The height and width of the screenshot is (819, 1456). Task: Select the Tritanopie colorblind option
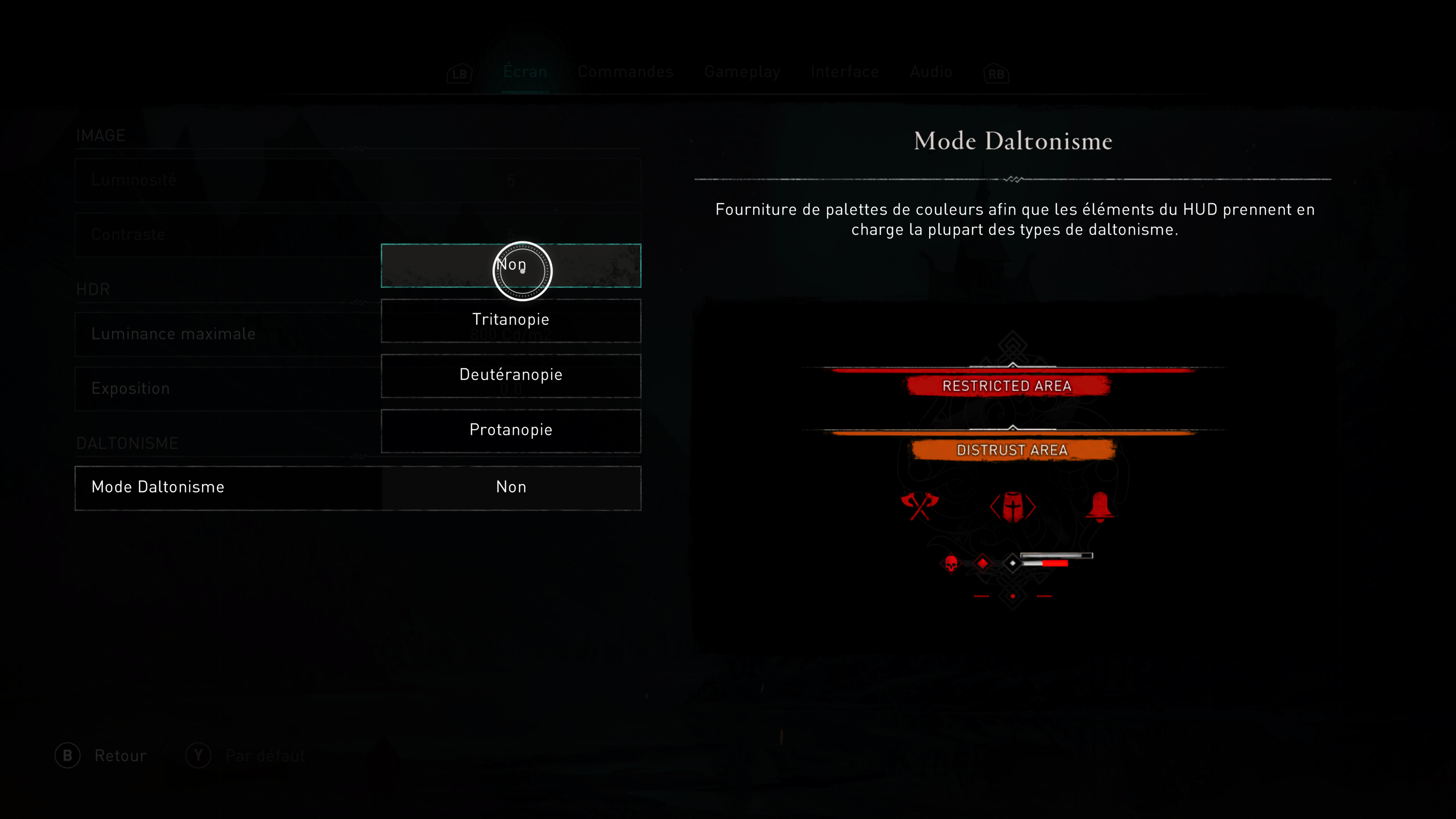point(510,320)
